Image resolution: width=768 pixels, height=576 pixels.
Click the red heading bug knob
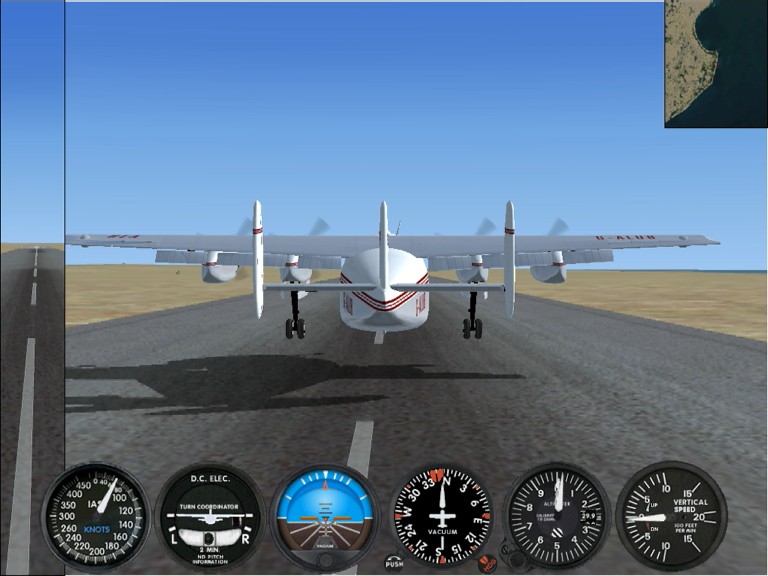(x=487, y=563)
